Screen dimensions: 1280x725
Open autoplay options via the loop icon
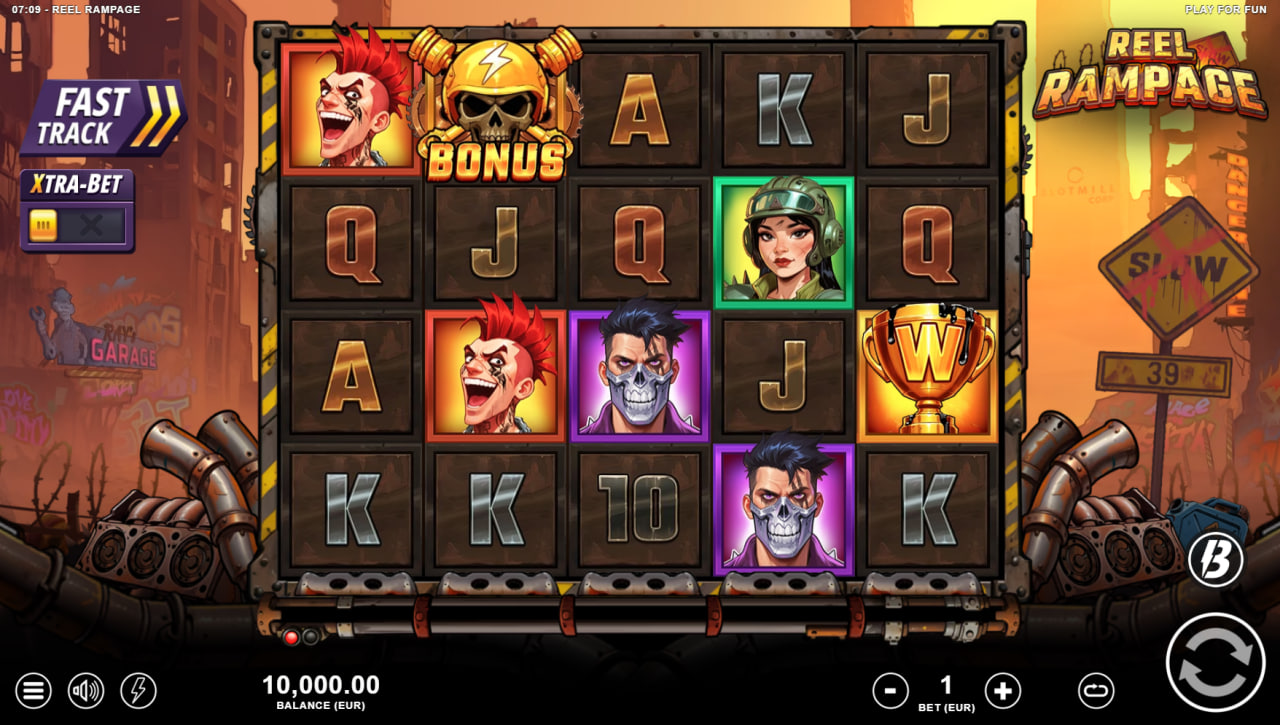1095,690
